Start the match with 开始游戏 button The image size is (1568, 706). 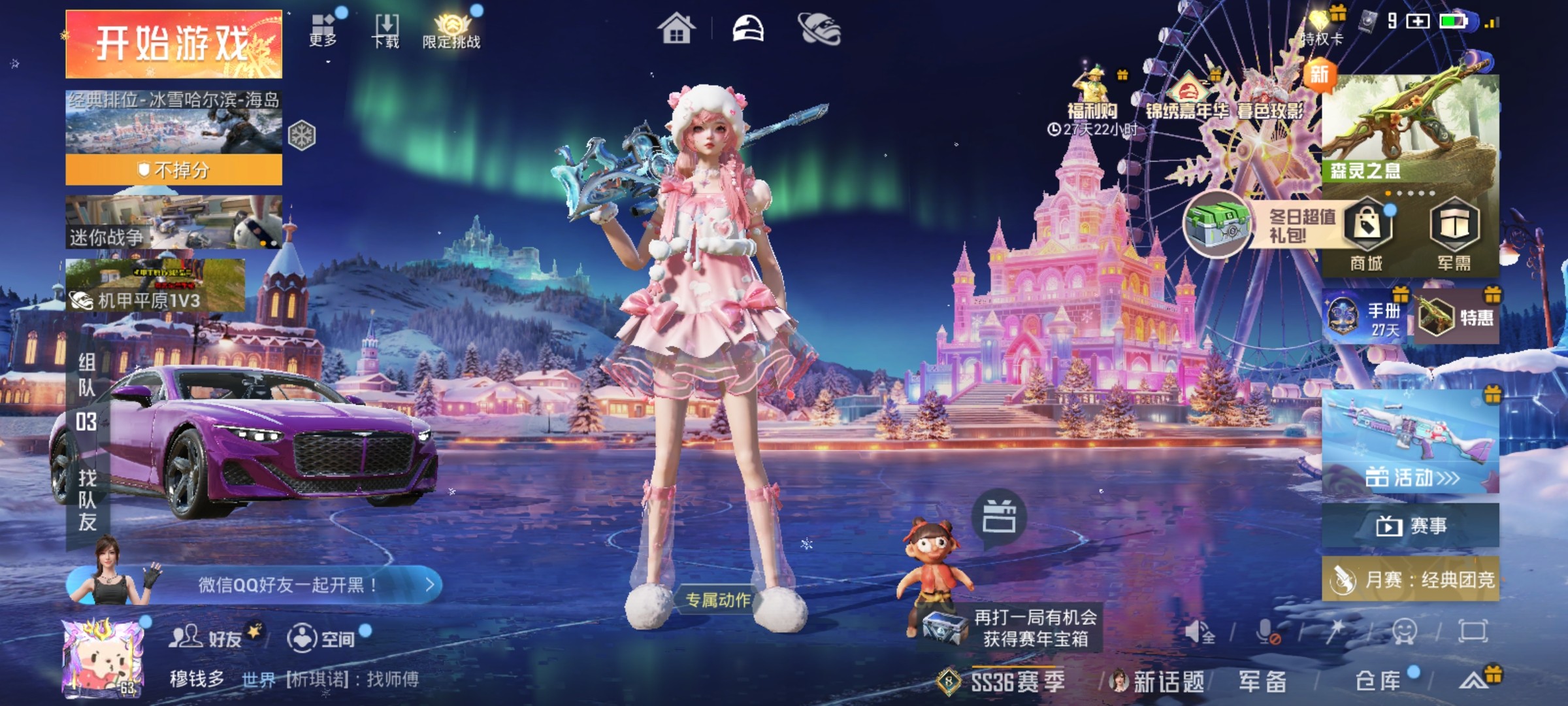coord(174,44)
